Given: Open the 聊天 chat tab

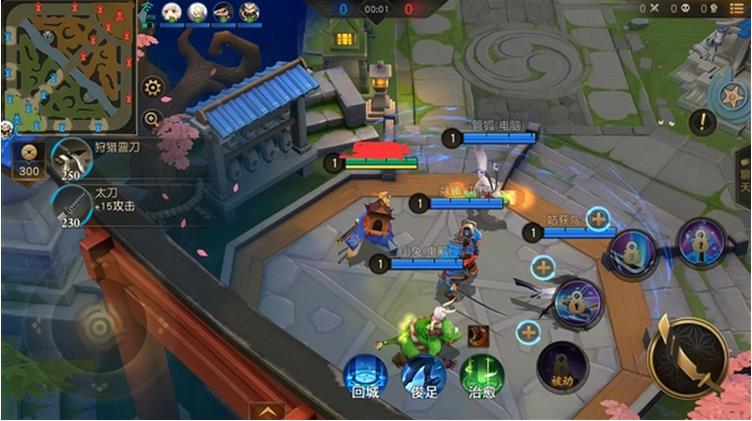Looking at the screenshot, I should point(744,173).
